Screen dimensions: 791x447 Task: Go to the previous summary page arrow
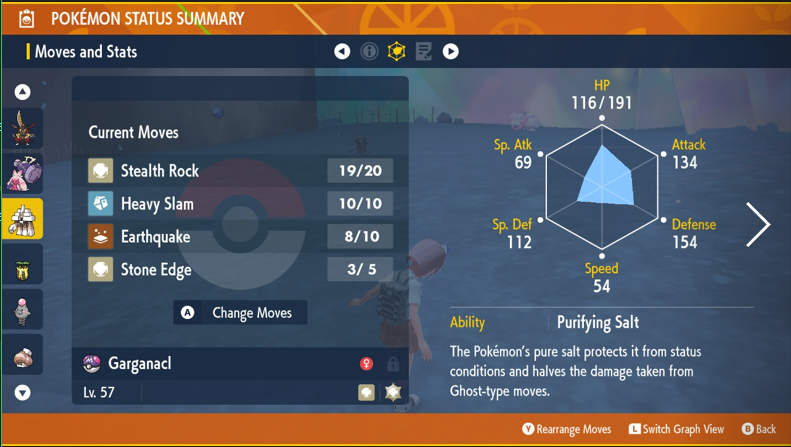pos(342,51)
